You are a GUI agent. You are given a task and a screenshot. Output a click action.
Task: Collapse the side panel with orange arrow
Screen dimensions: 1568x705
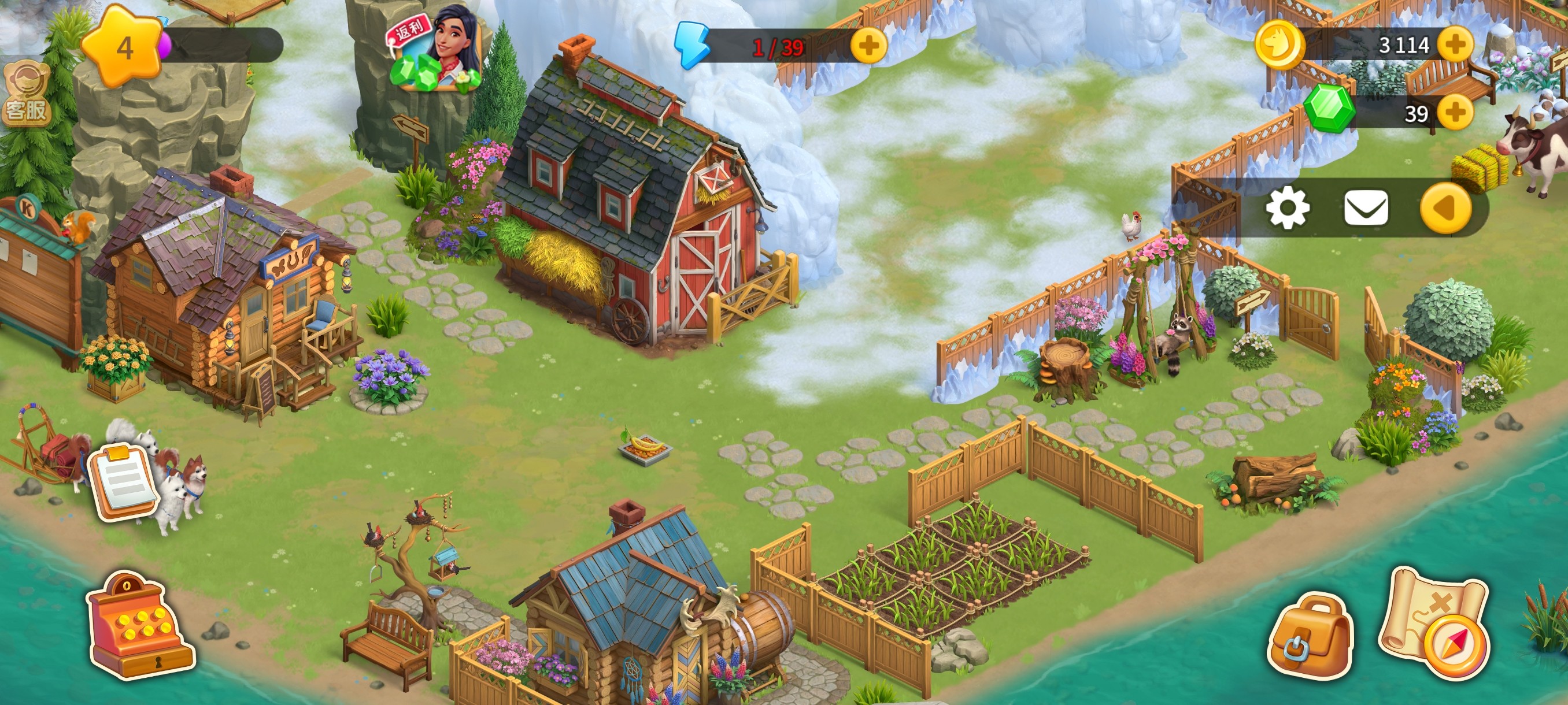coord(1445,208)
